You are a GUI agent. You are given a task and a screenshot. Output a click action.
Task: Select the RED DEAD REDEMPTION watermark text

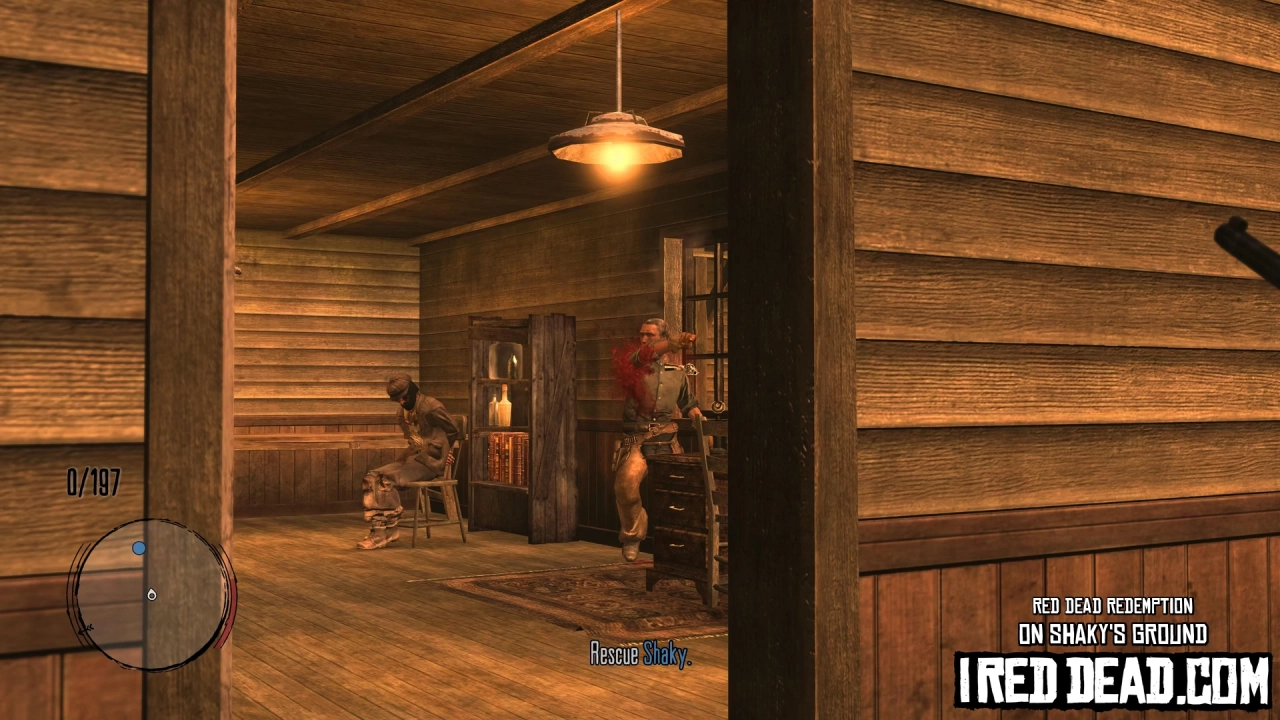click(x=1113, y=604)
